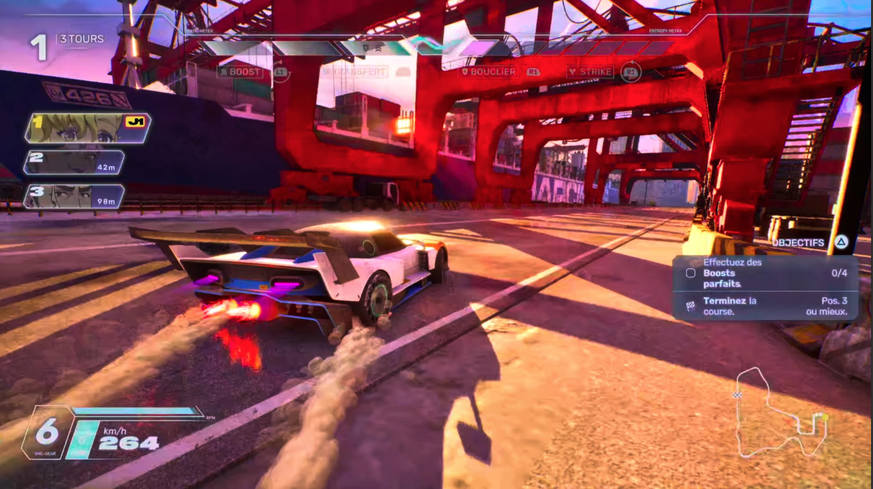Use the Bouclier shield ability
Viewport: 873px width, 489px height.
tap(489, 72)
